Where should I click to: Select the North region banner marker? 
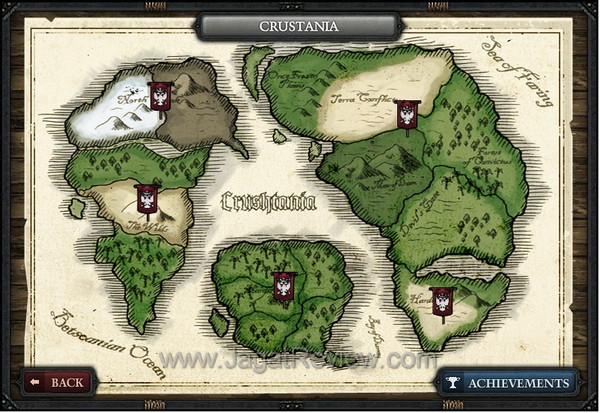click(160, 96)
